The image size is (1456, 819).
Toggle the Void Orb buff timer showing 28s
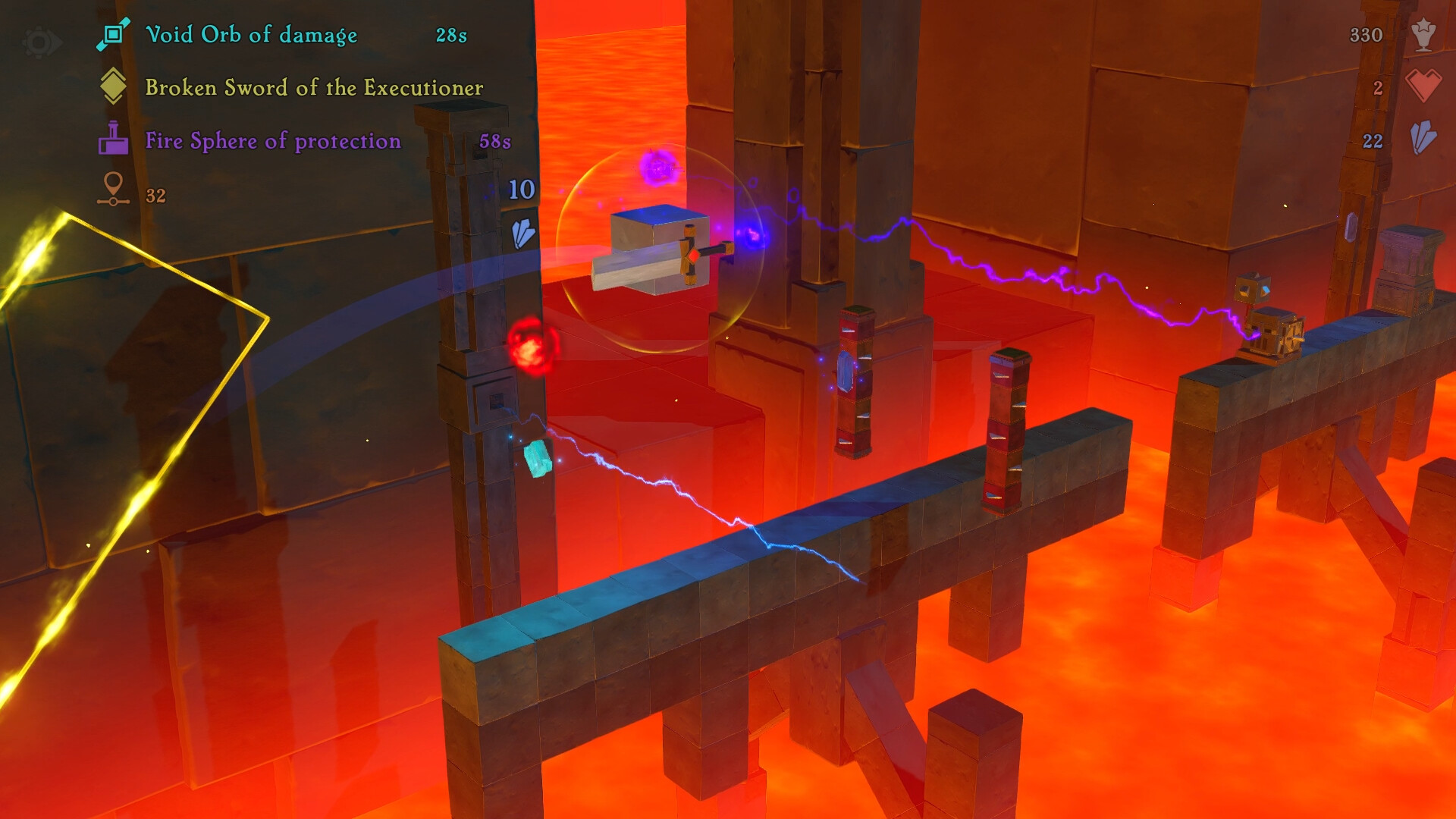(x=450, y=33)
